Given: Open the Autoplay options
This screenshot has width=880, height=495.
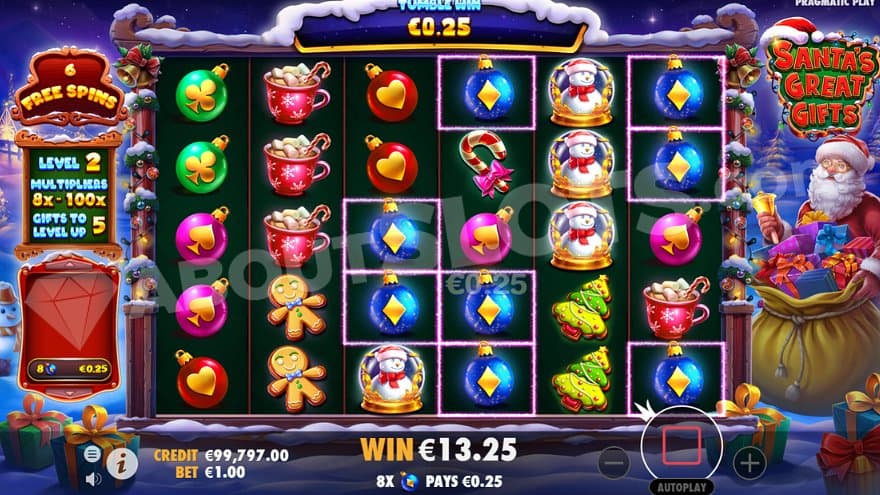Looking at the screenshot, I should [x=681, y=487].
